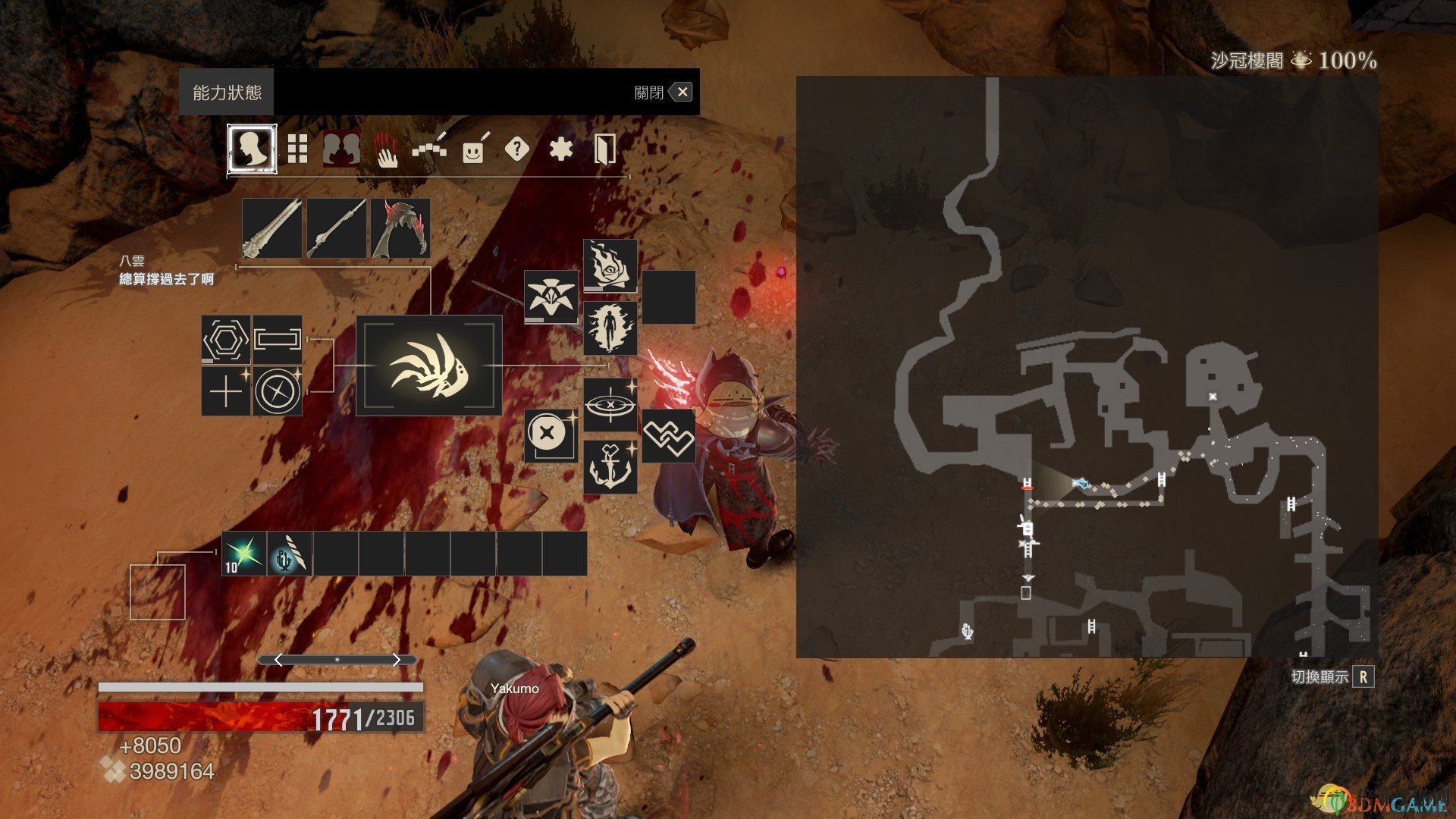Close the ability status panel

(x=682, y=93)
